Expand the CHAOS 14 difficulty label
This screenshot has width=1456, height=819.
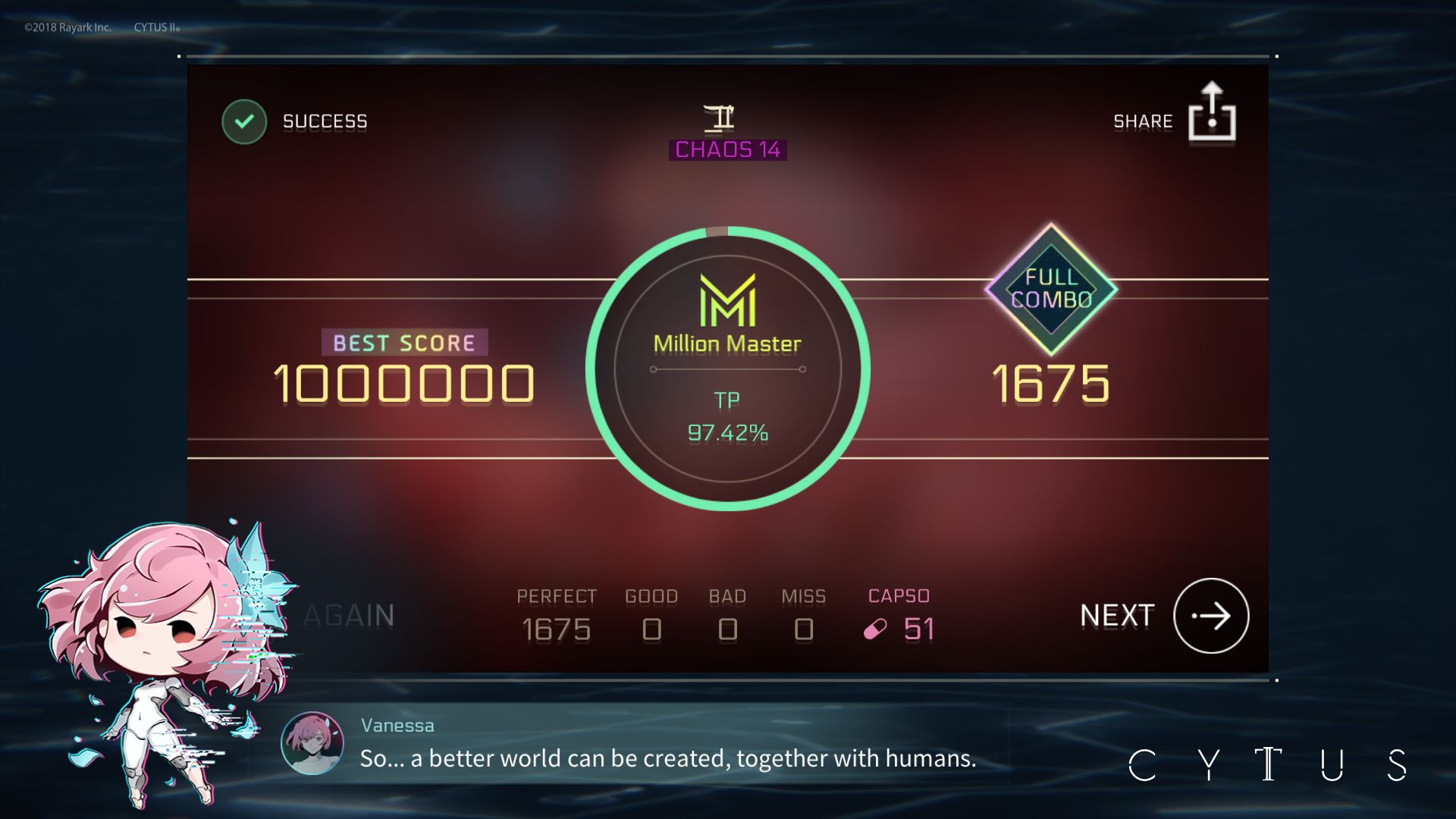(727, 149)
